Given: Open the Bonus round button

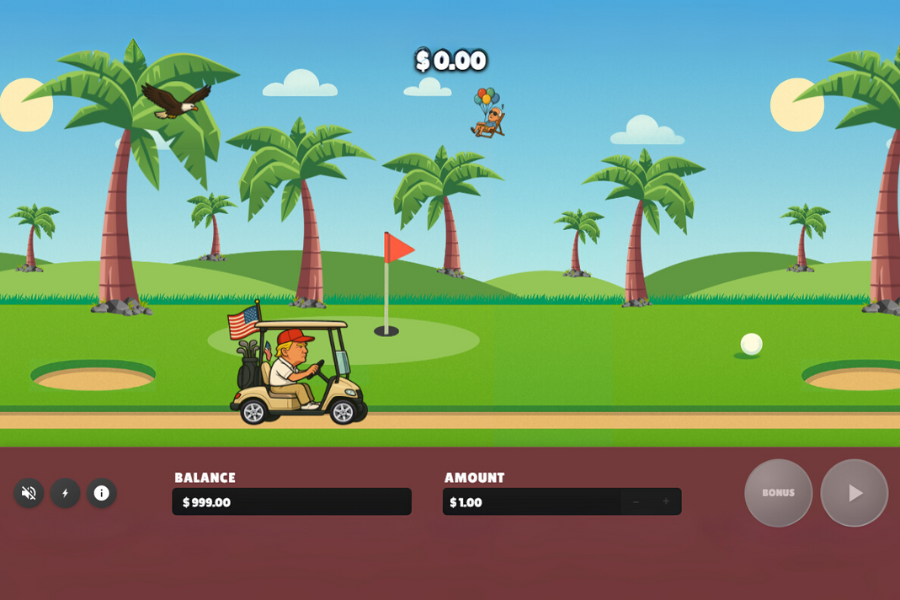Looking at the screenshot, I should pyautogui.click(x=778, y=493).
